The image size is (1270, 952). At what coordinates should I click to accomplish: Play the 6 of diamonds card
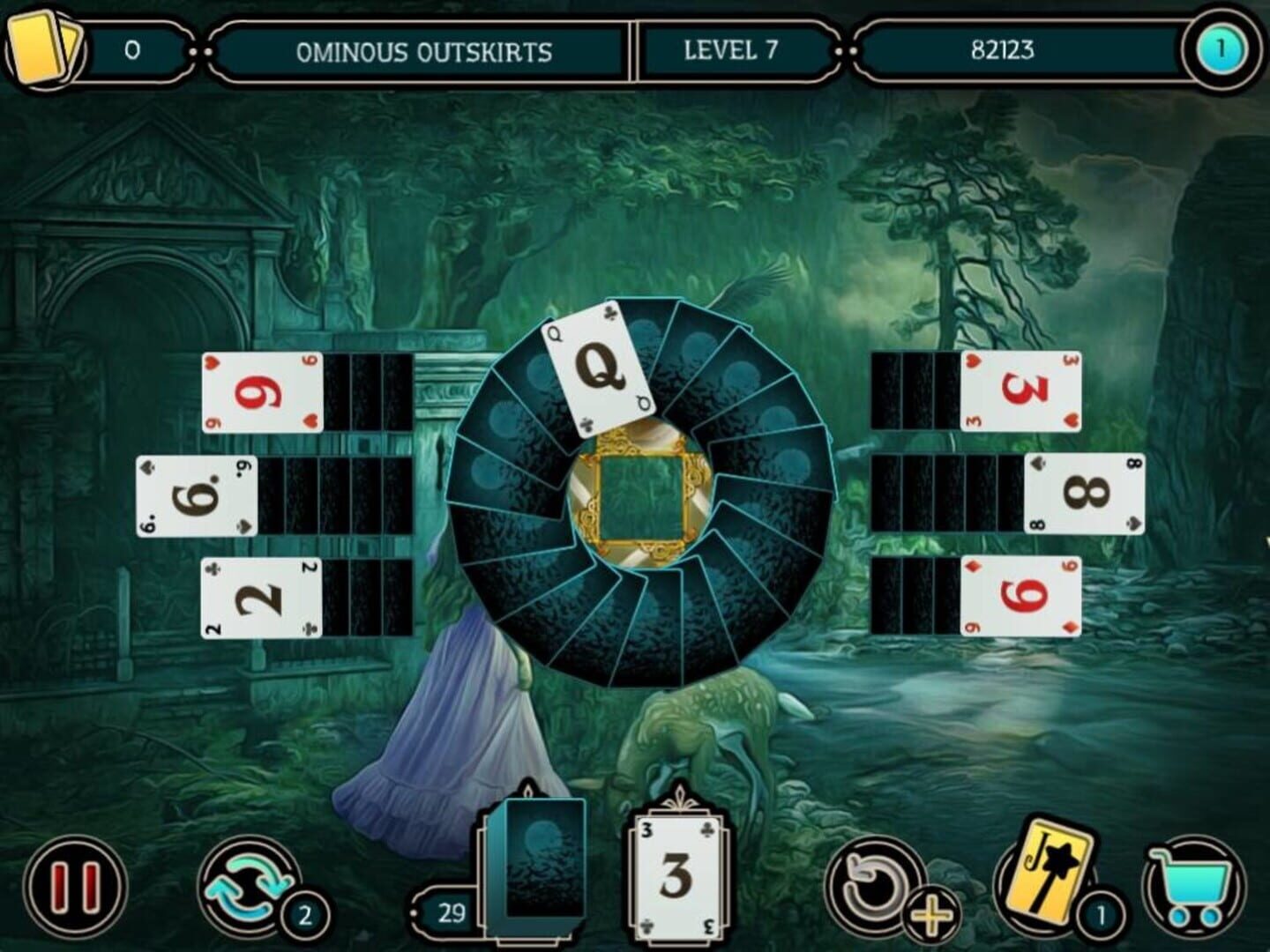click(1023, 596)
